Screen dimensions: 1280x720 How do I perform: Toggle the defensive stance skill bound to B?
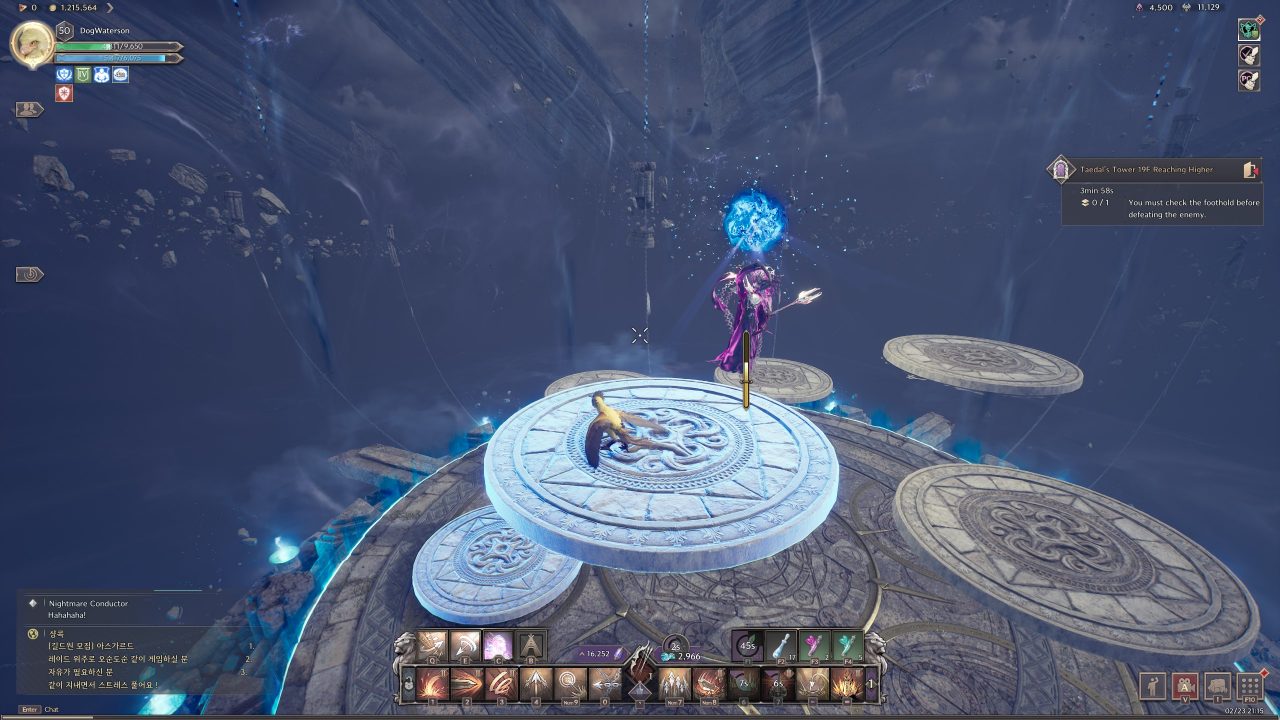click(531, 647)
